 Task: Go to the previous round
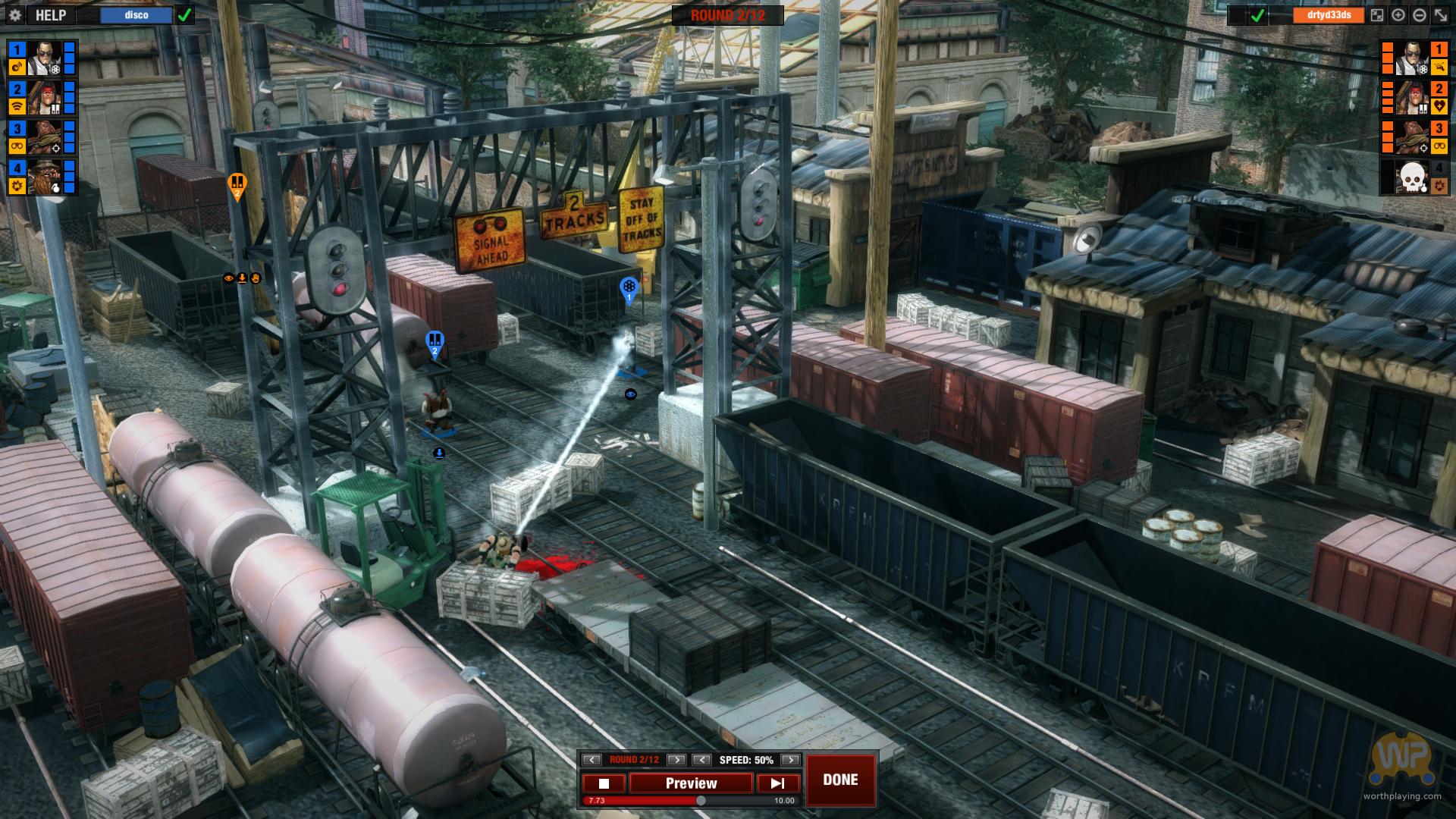592,760
